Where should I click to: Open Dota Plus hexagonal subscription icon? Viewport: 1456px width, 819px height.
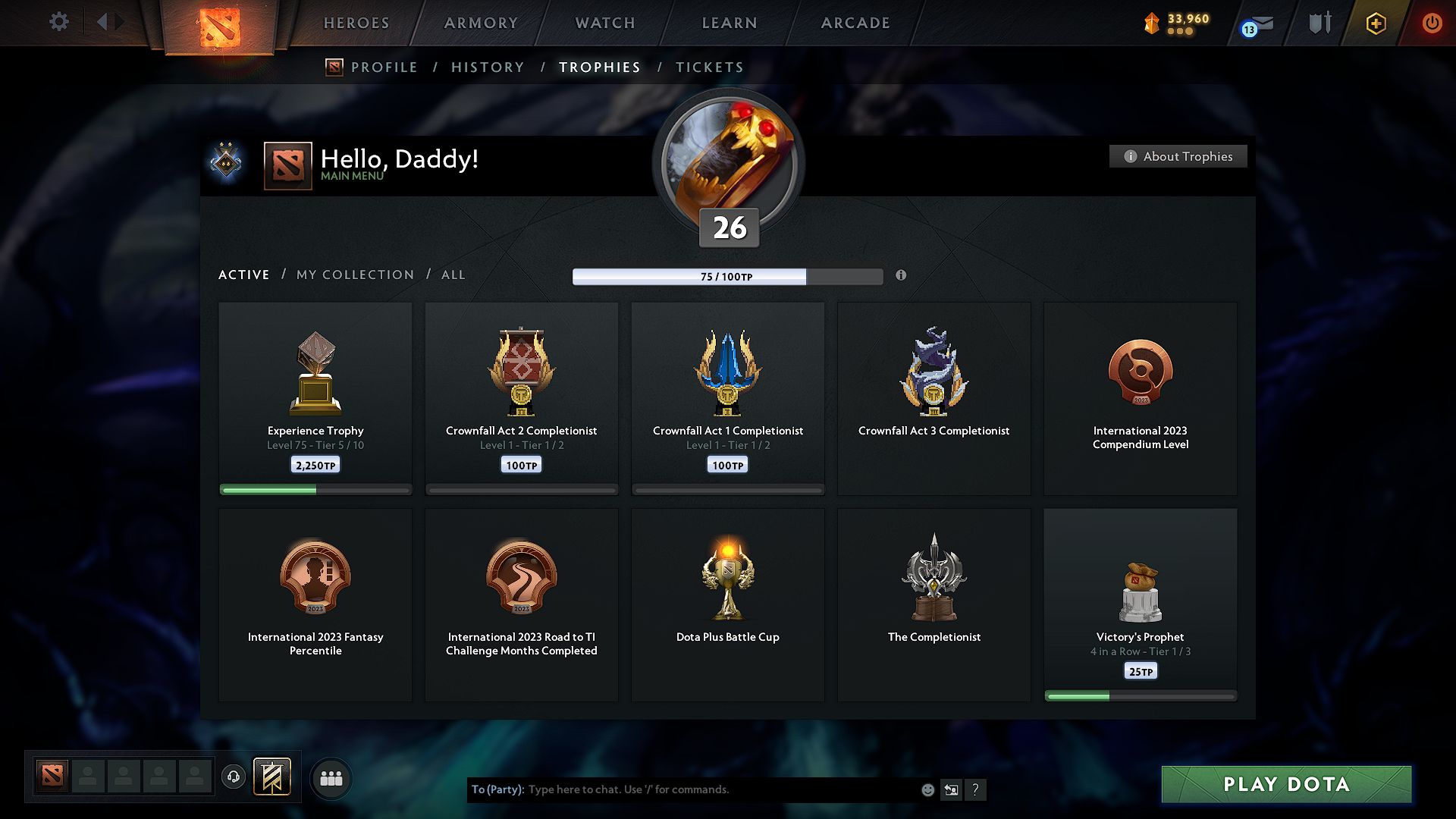[x=1375, y=23]
